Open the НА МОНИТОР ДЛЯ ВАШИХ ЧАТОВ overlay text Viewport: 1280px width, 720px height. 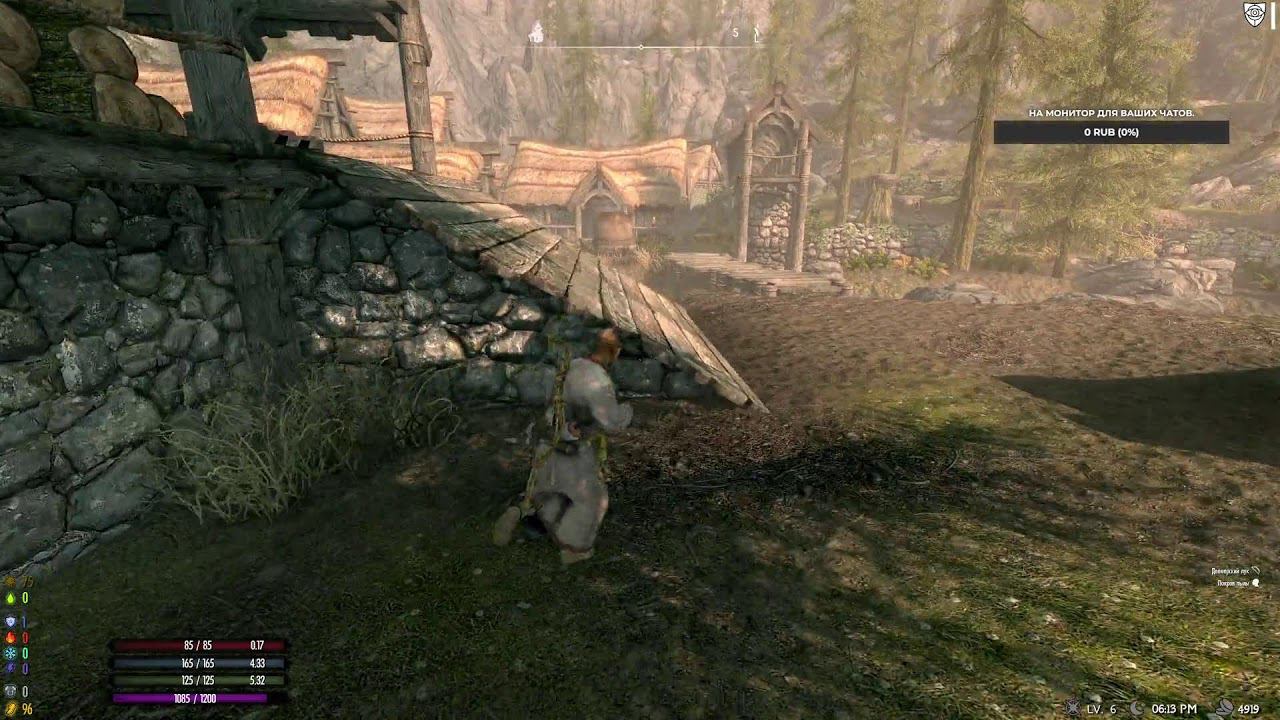click(1113, 112)
